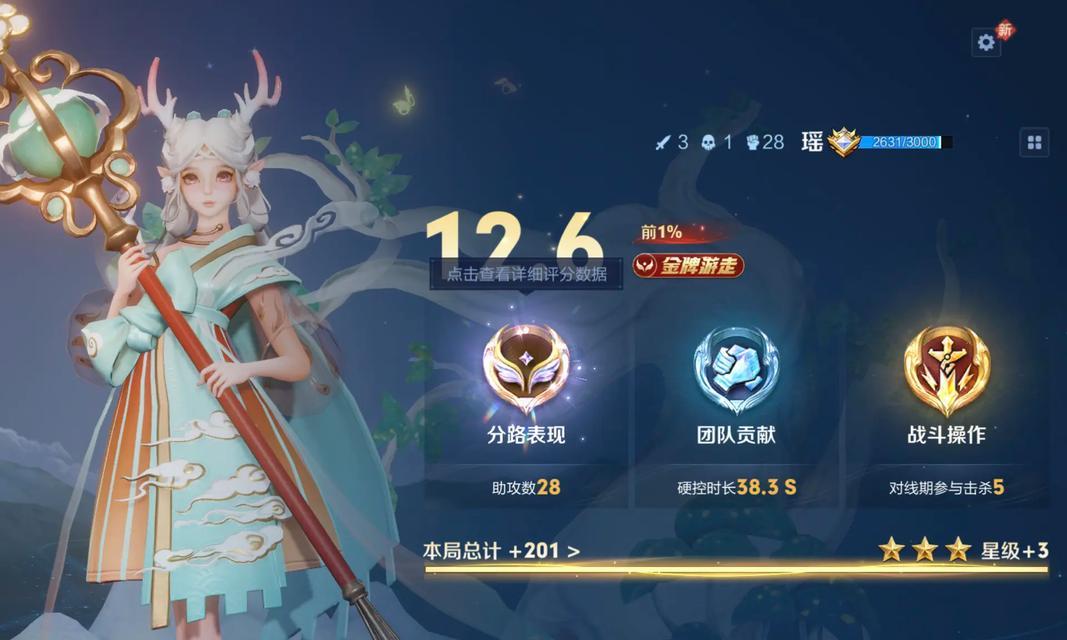Screen dimensions: 1067x640
Task: Select the 团队贡献 fist medal
Action: (736, 369)
